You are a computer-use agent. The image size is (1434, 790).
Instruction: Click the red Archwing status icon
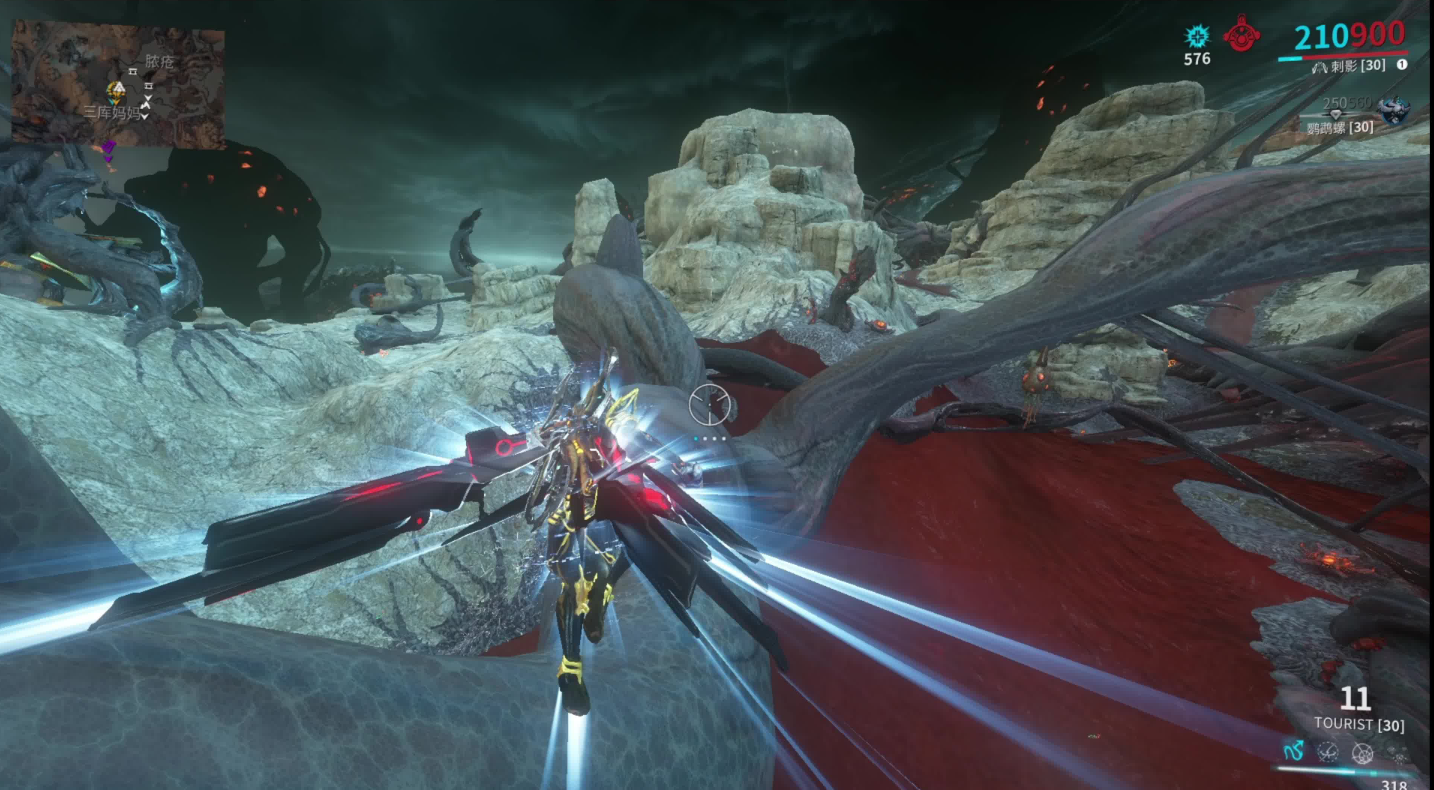pyautogui.click(x=1241, y=33)
